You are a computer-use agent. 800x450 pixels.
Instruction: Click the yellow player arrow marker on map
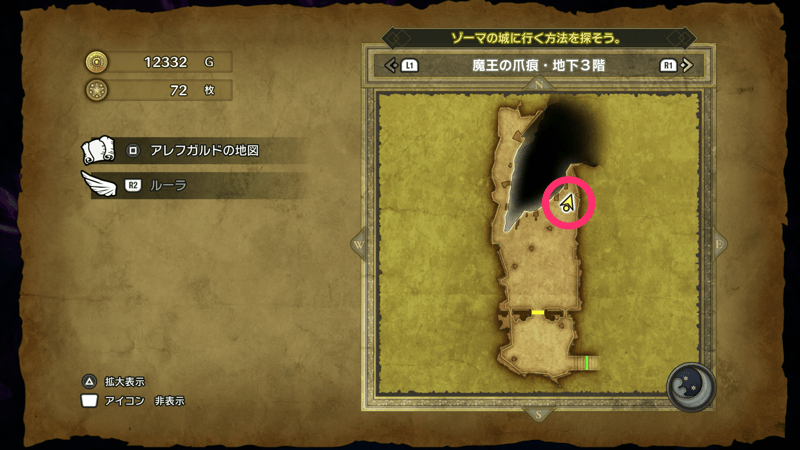tap(567, 204)
